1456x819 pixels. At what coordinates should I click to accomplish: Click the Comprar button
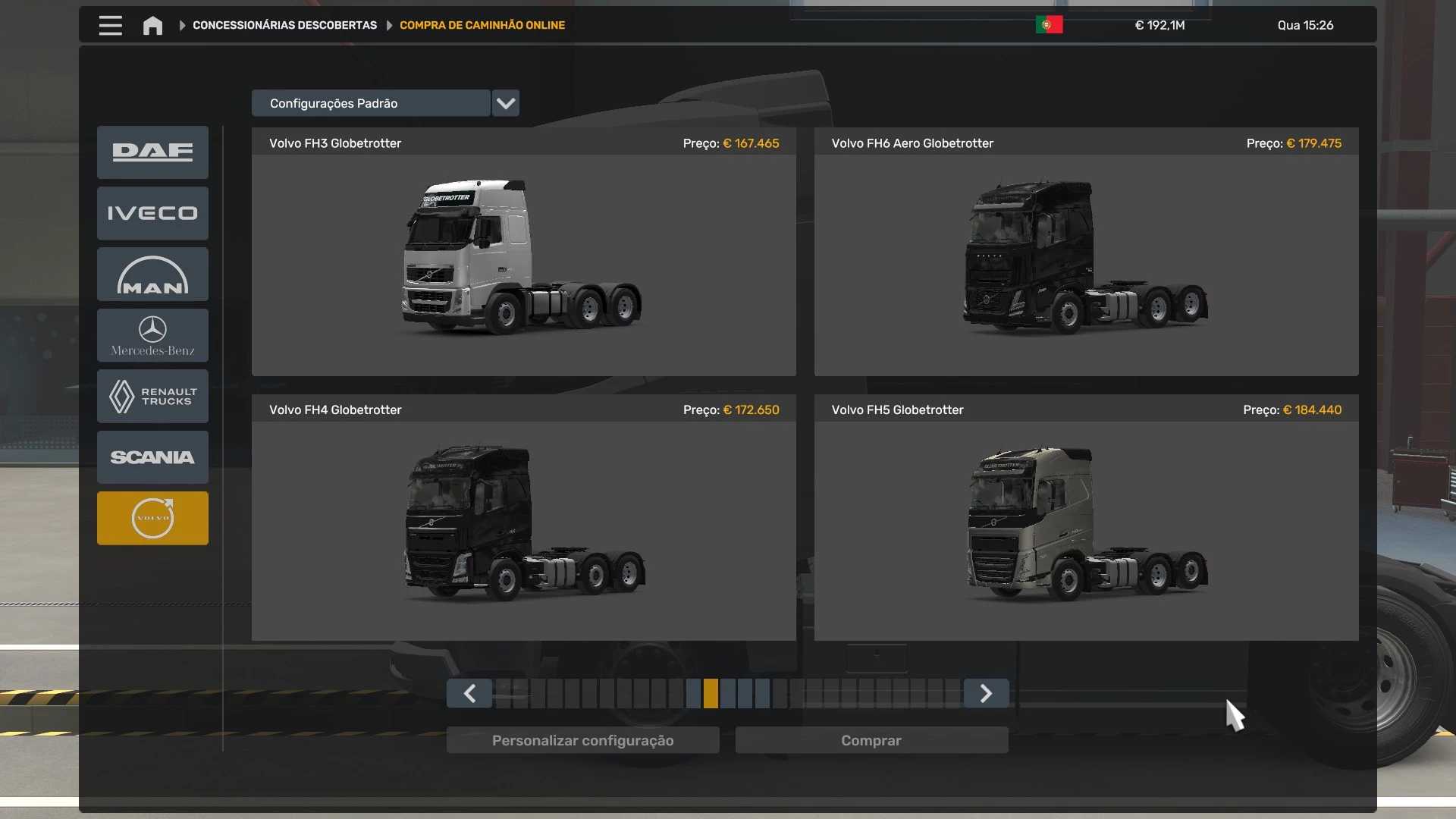pos(871,741)
